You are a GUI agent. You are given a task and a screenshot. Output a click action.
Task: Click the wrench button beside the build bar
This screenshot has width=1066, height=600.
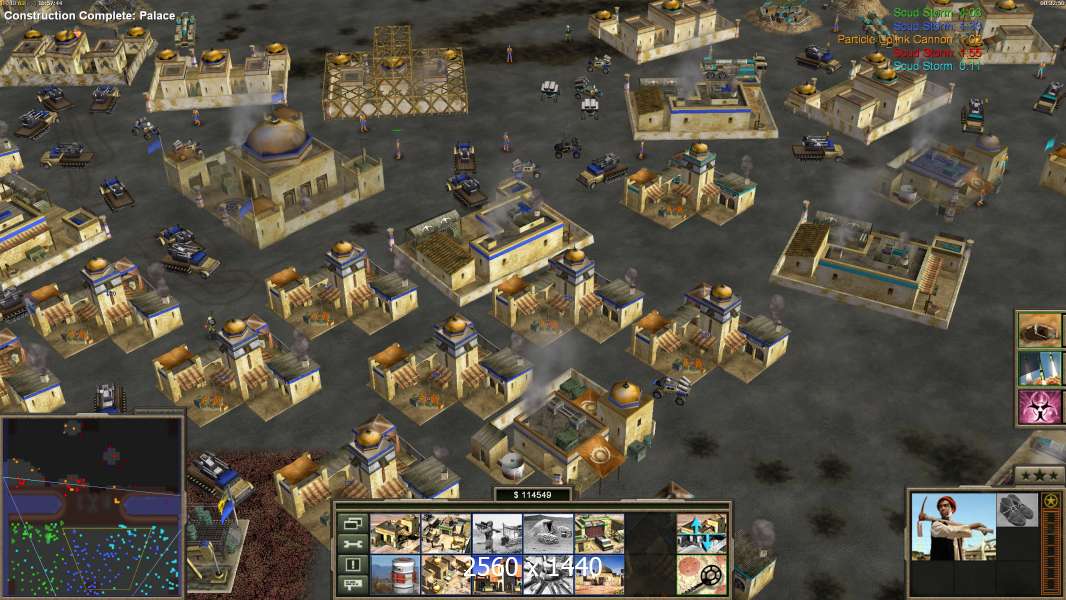pos(352,544)
